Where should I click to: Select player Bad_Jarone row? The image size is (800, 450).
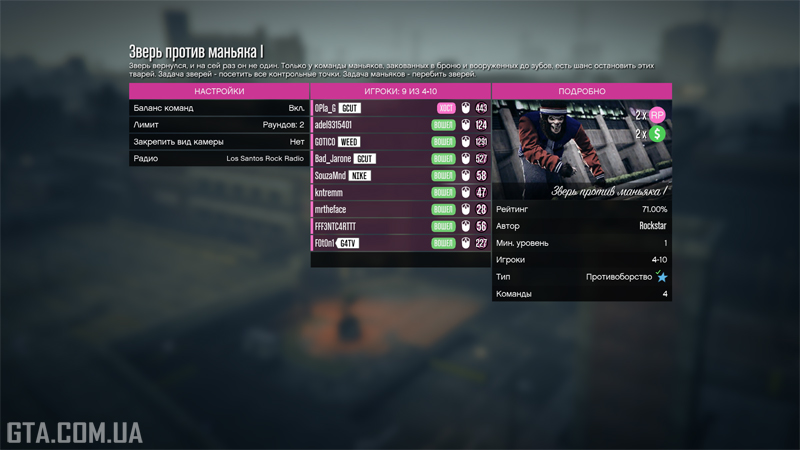point(400,159)
